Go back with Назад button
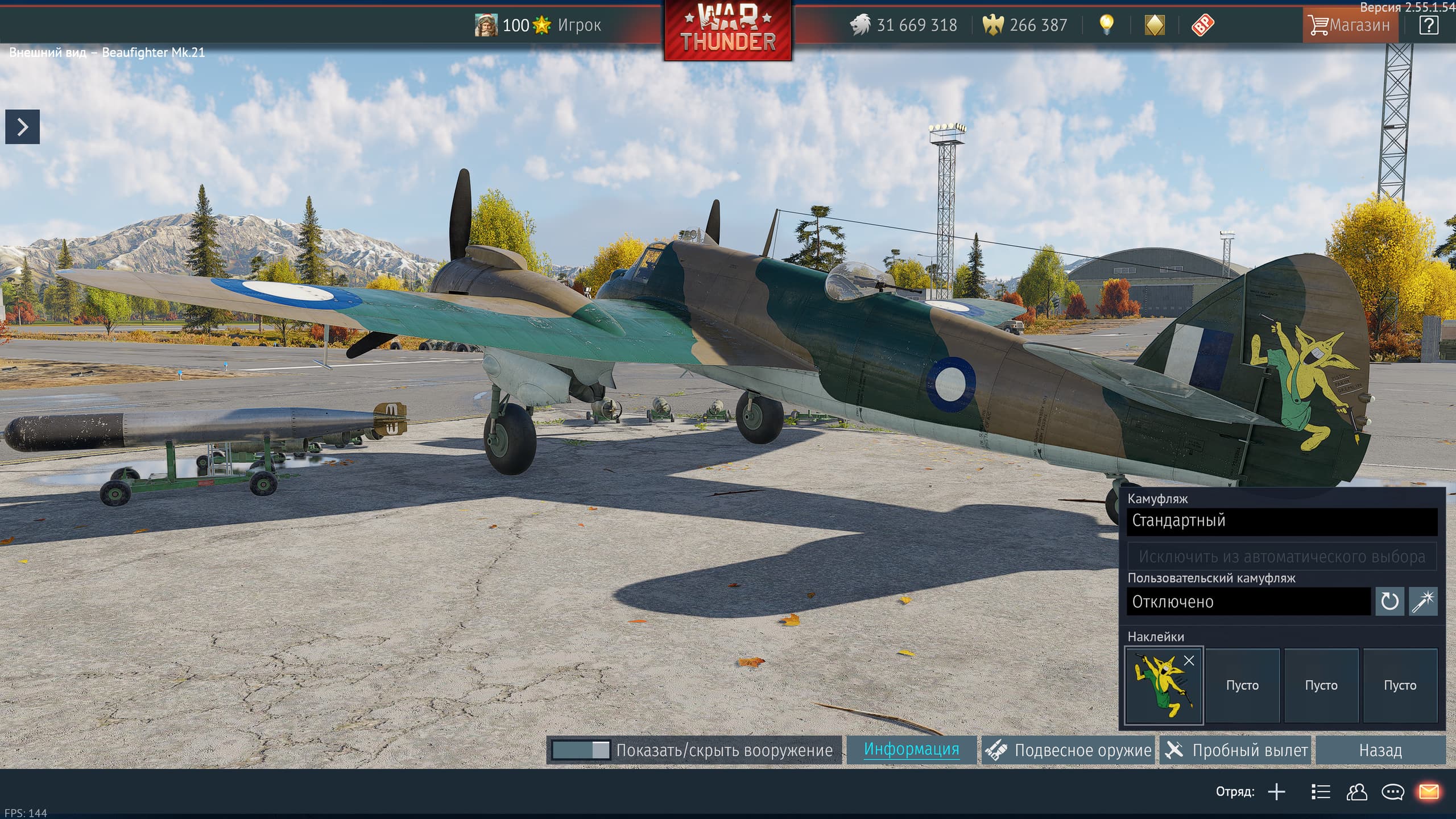The height and width of the screenshot is (819, 1456). click(x=1380, y=750)
